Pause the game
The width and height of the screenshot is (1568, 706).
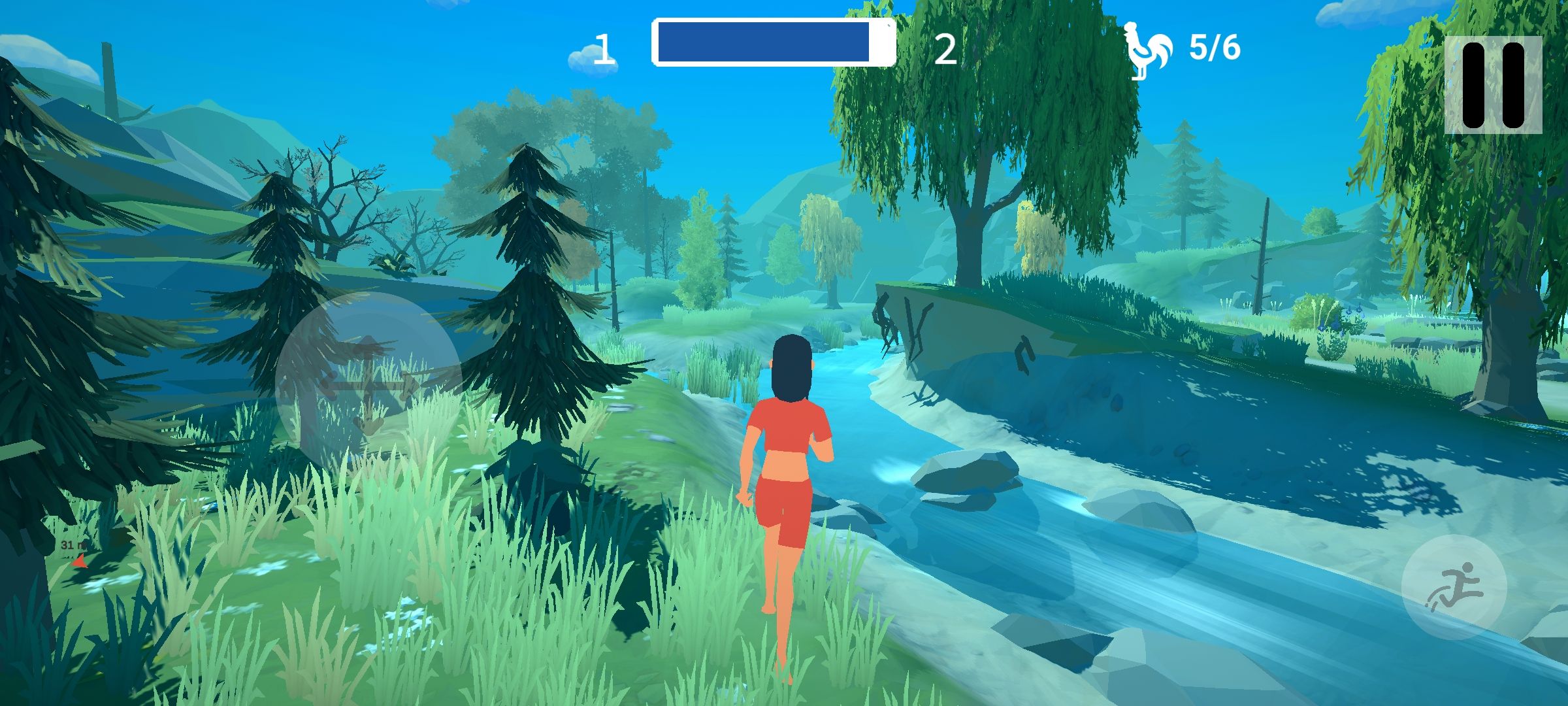click(x=1493, y=85)
